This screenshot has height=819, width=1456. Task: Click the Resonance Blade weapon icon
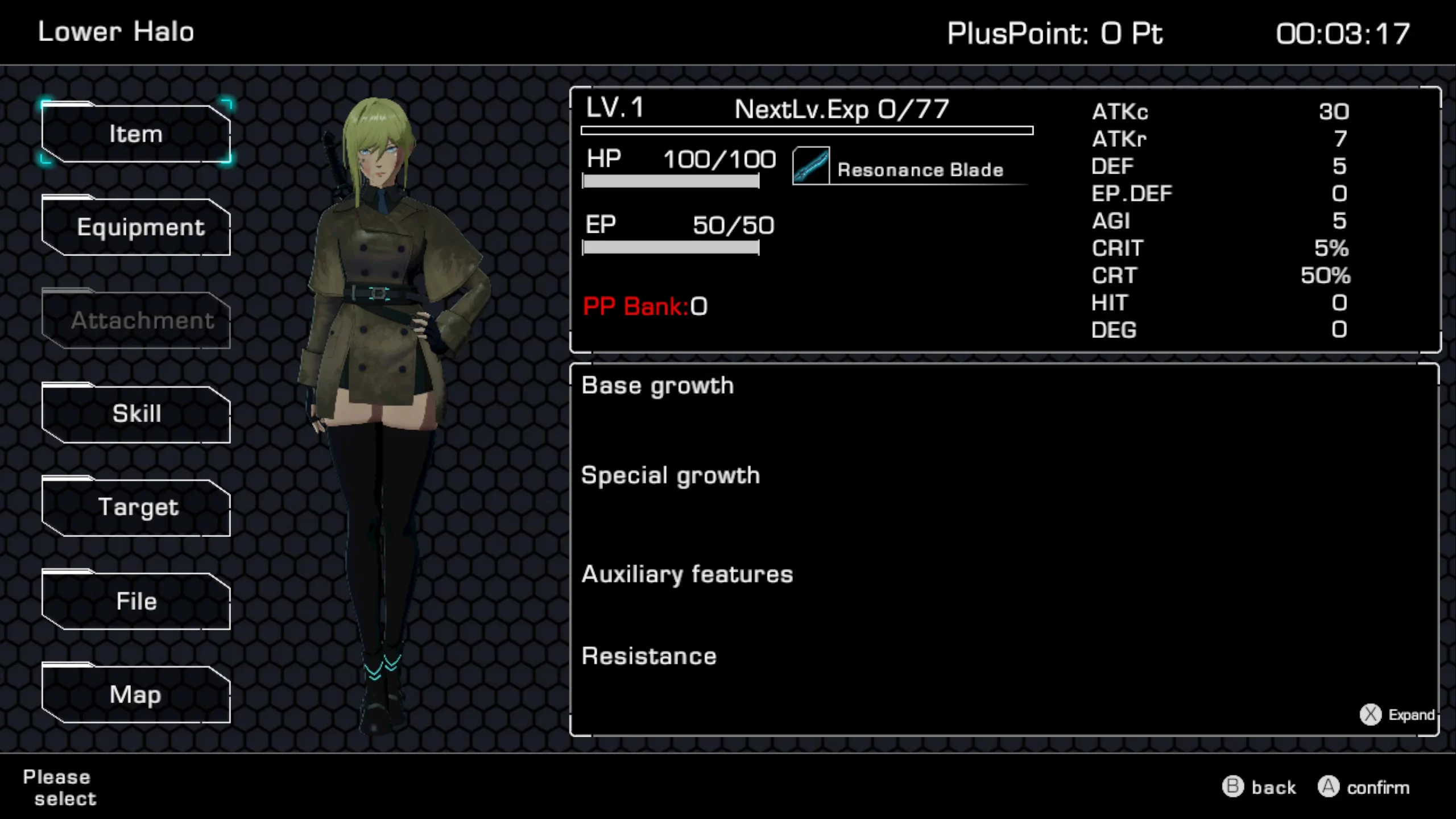(810, 166)
